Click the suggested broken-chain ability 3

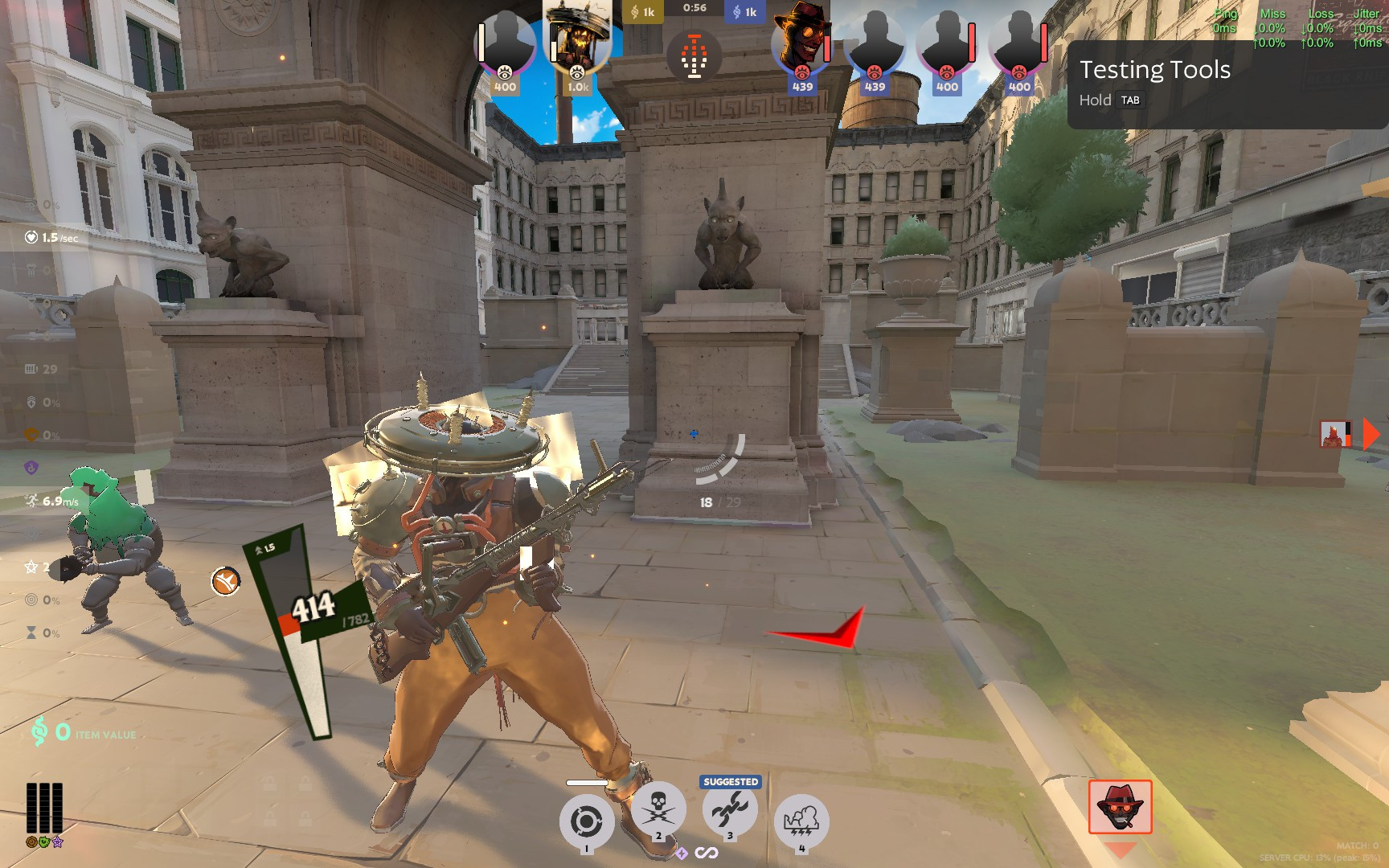pos(730,813)
